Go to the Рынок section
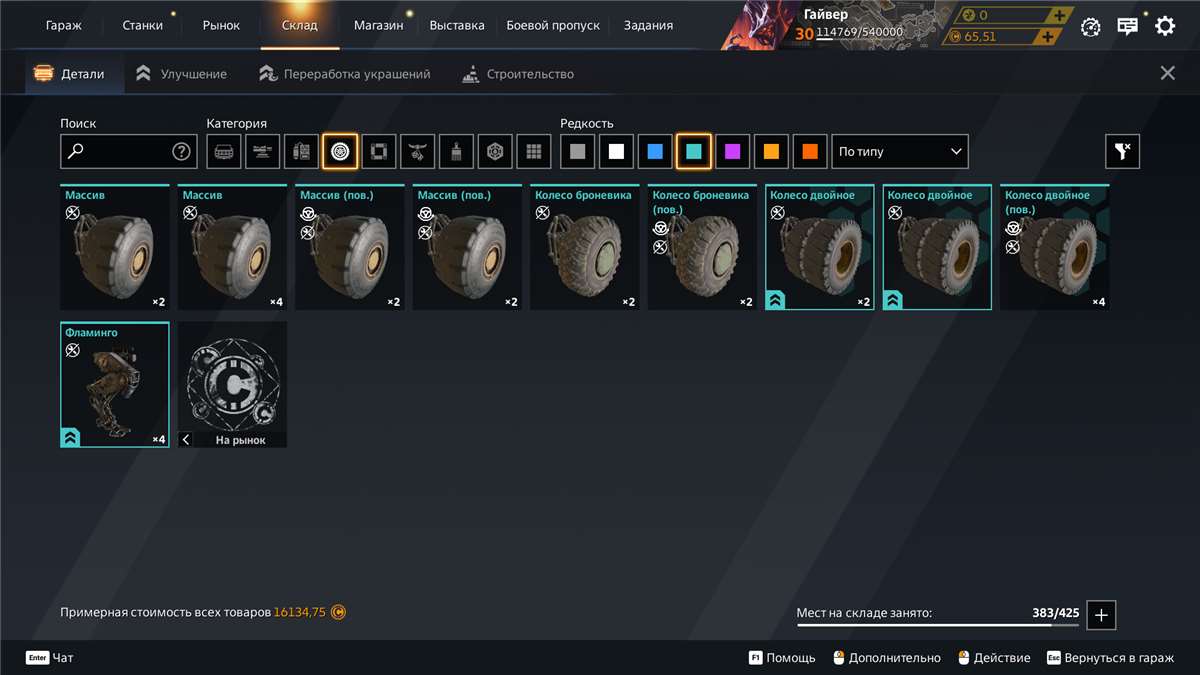The image size is (1200, 675). [221, 25]
